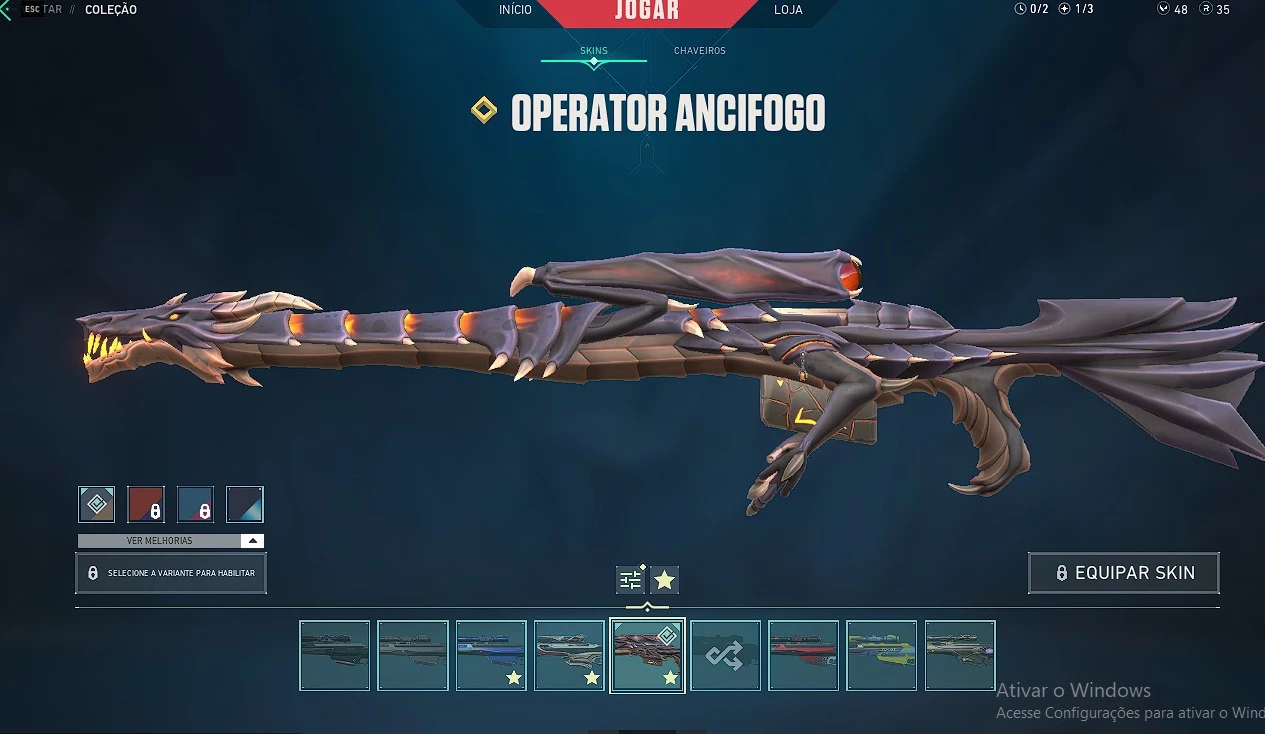This screenshot has height=734, width=1265.
Task: Choose the equipped grey-brown default variant swatch
Action: click(x=97, y=504)
